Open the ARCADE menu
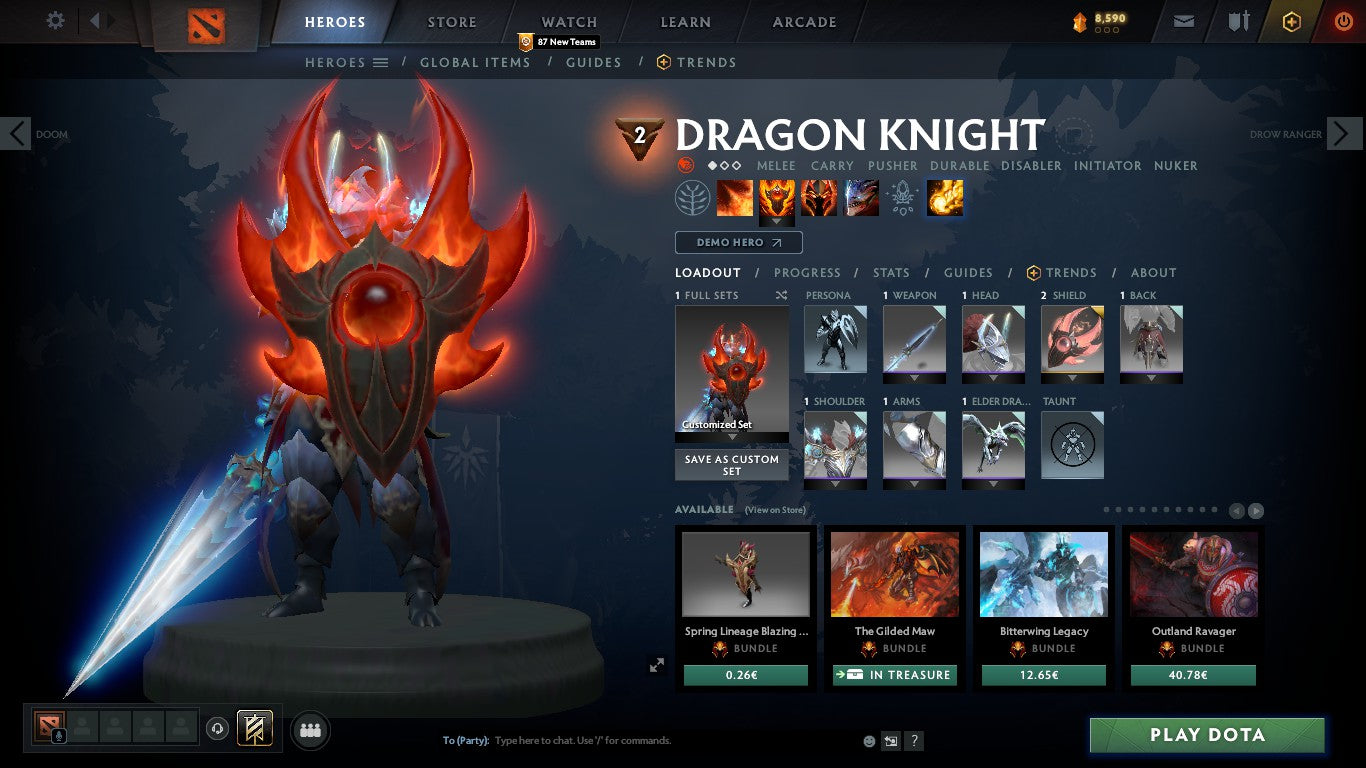Image resolution: width=1366 pixels, height=768 pixels. tap(803, 21)
